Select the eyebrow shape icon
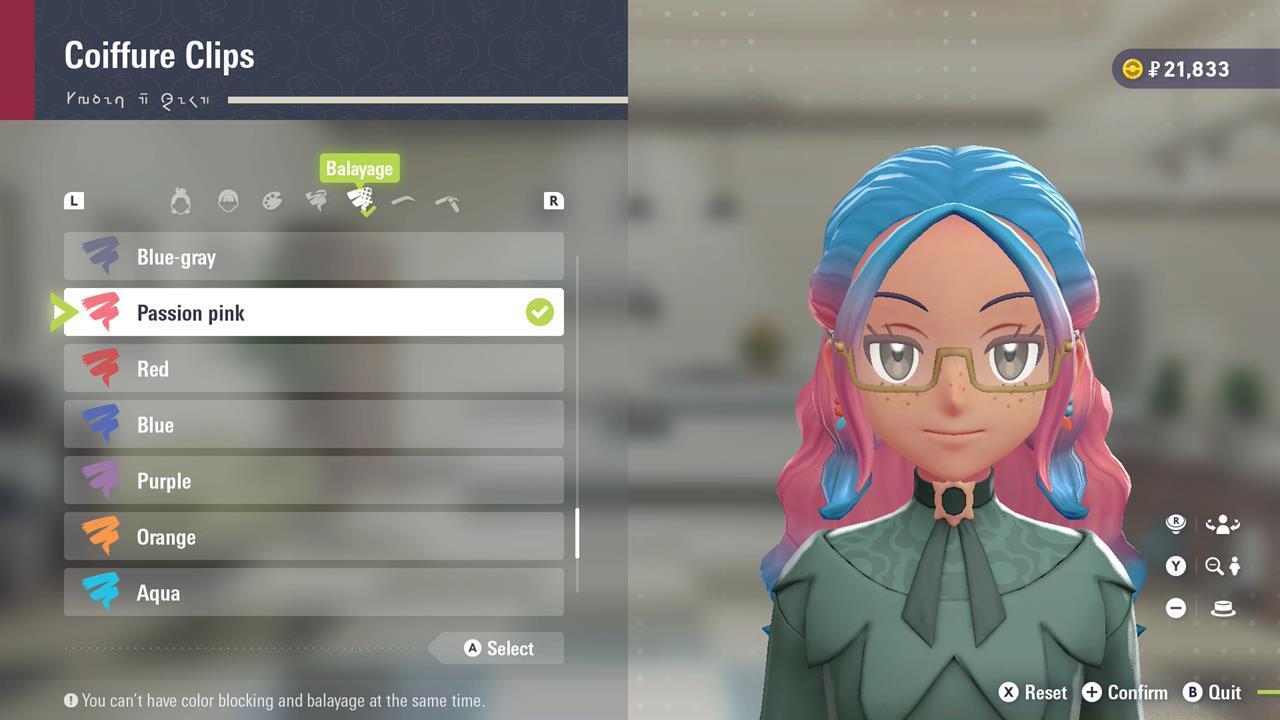This screenshot has height=720, width=1280. (403, 199)
